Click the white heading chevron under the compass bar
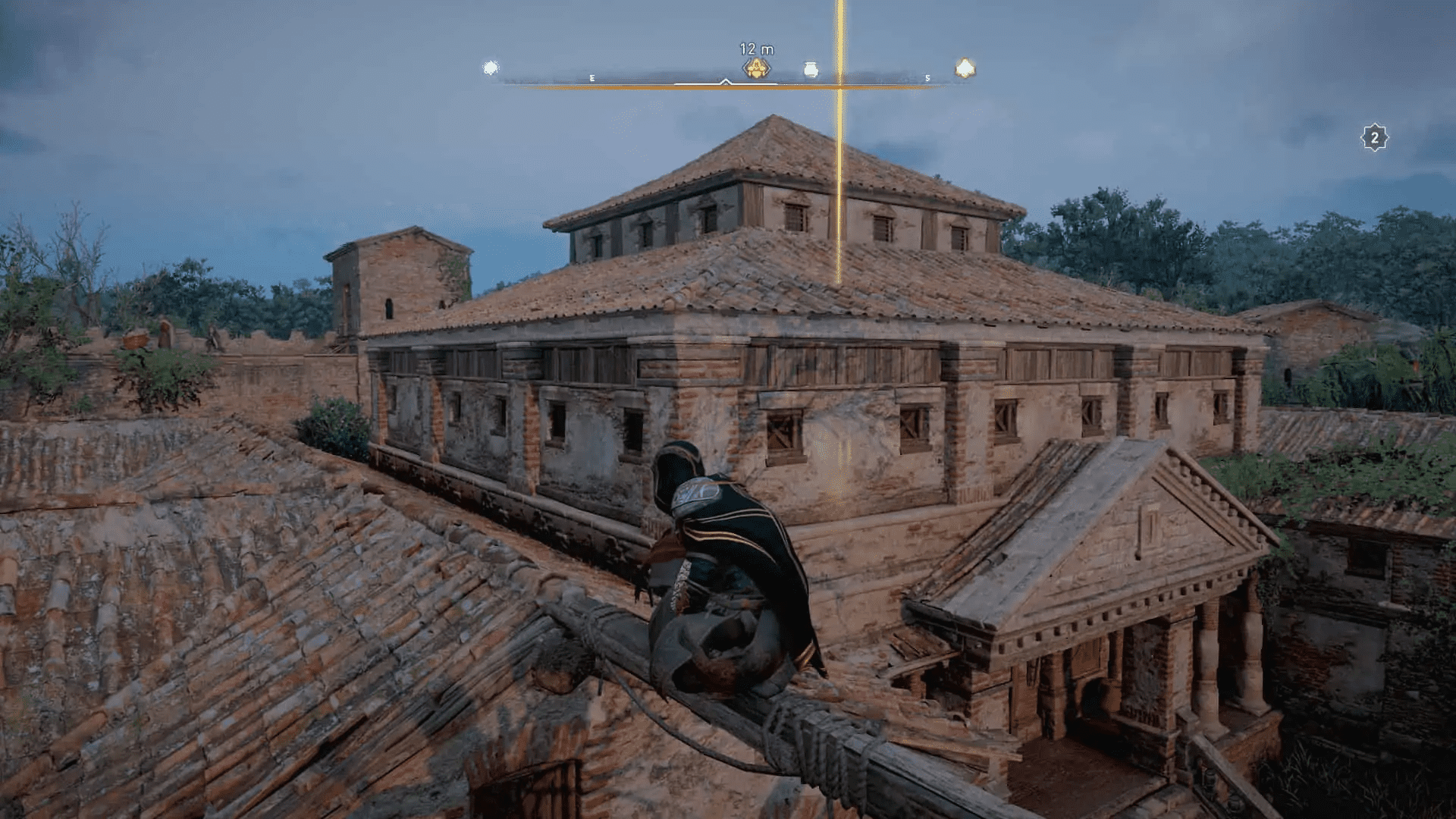 (725, 81)
